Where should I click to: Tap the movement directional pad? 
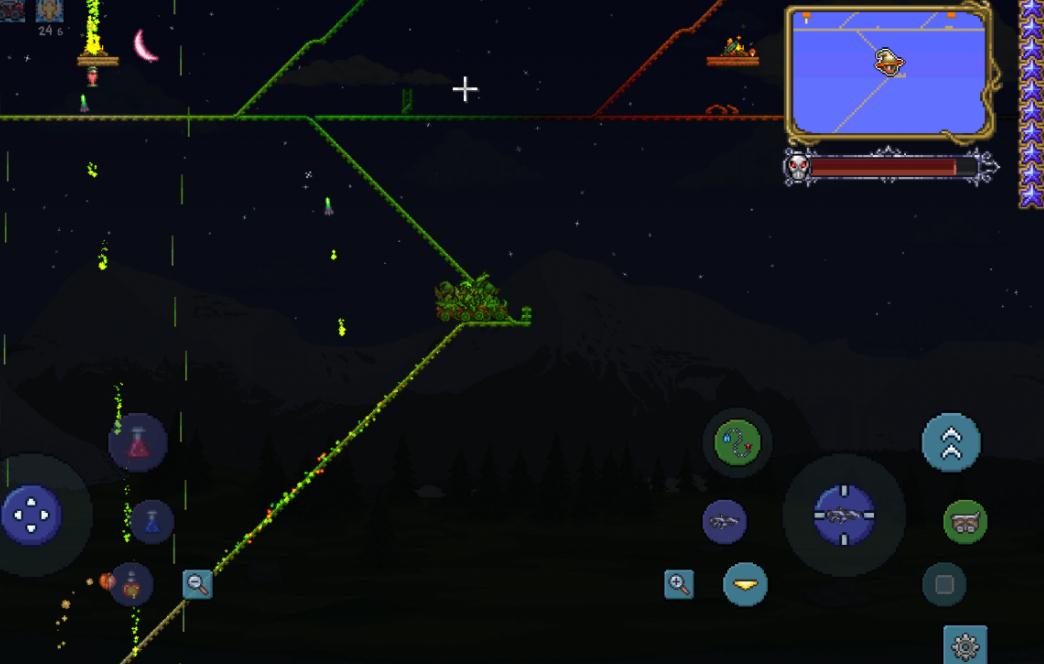point(31,515)
